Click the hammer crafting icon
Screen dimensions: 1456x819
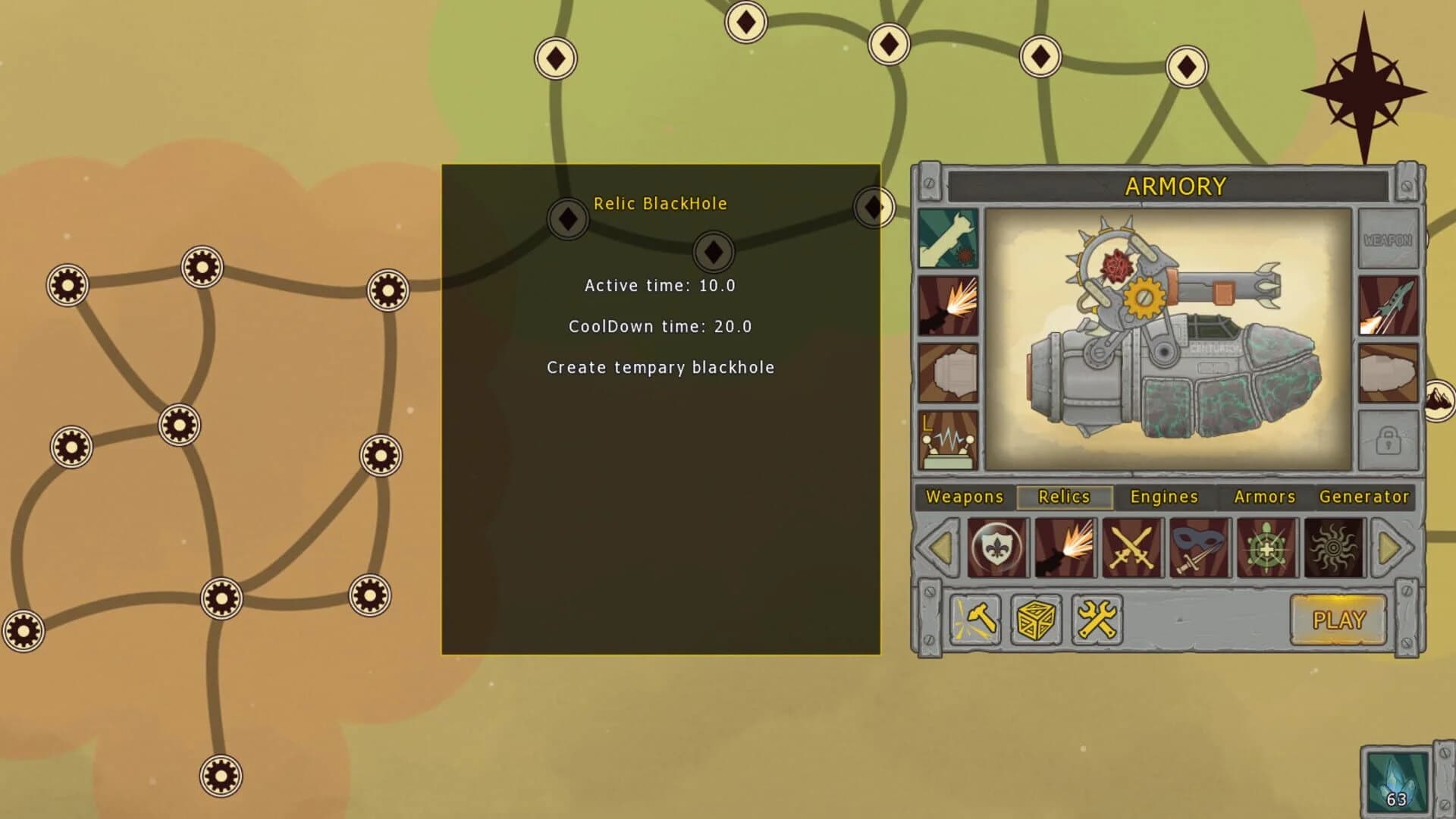tap(975, 620)
